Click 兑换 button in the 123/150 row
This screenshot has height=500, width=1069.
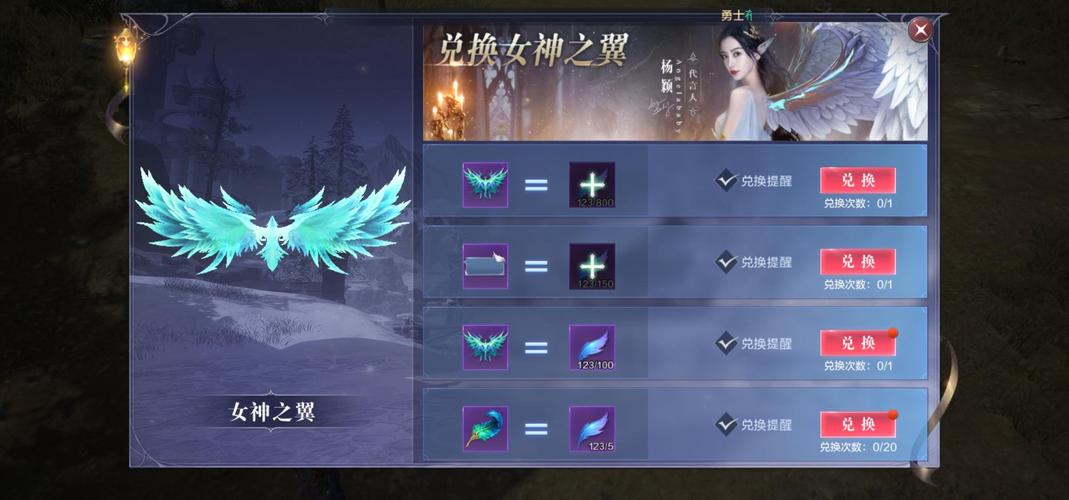coord(857,262)
